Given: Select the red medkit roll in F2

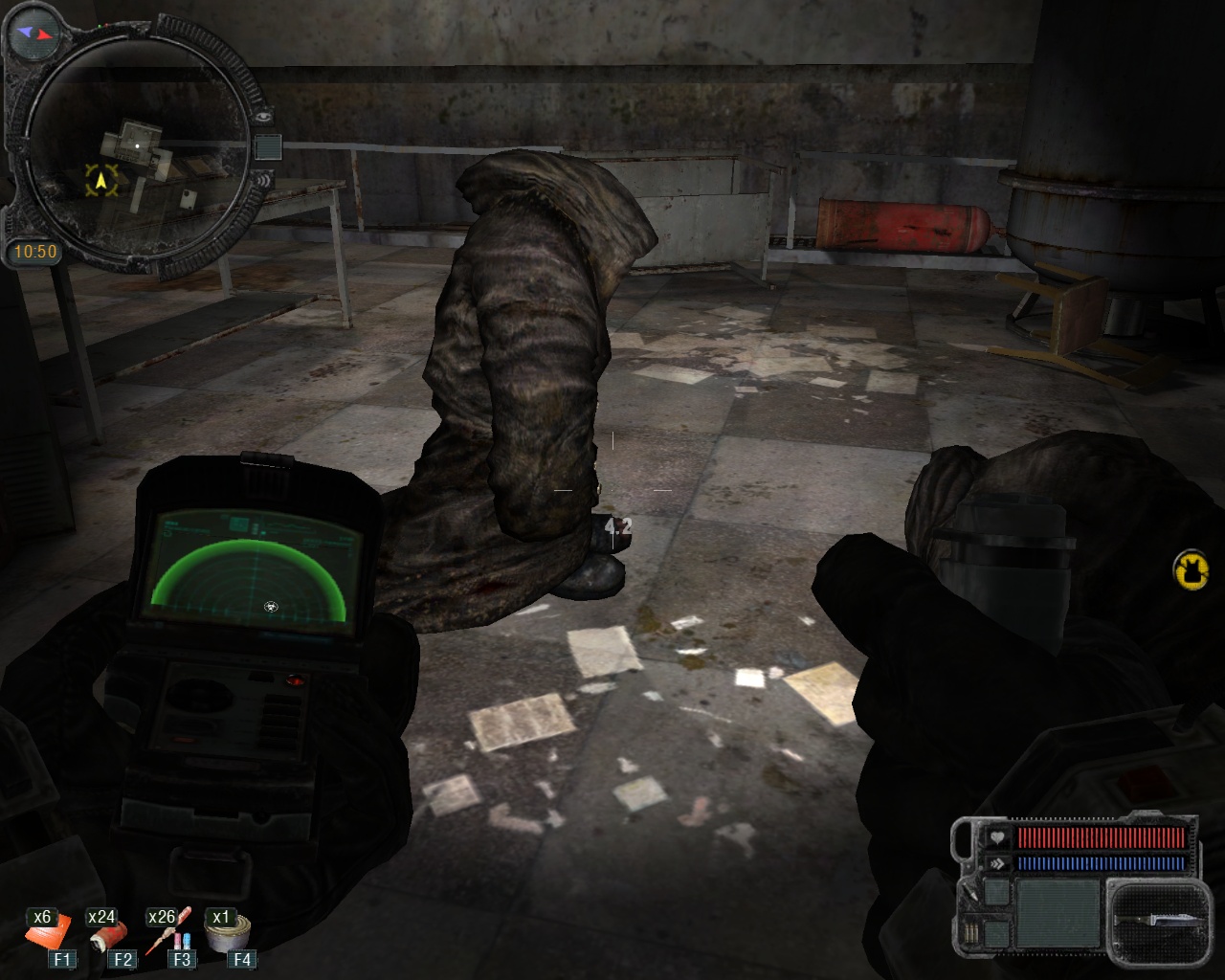Looking at the screenshot, I should (x=107, y=933).
